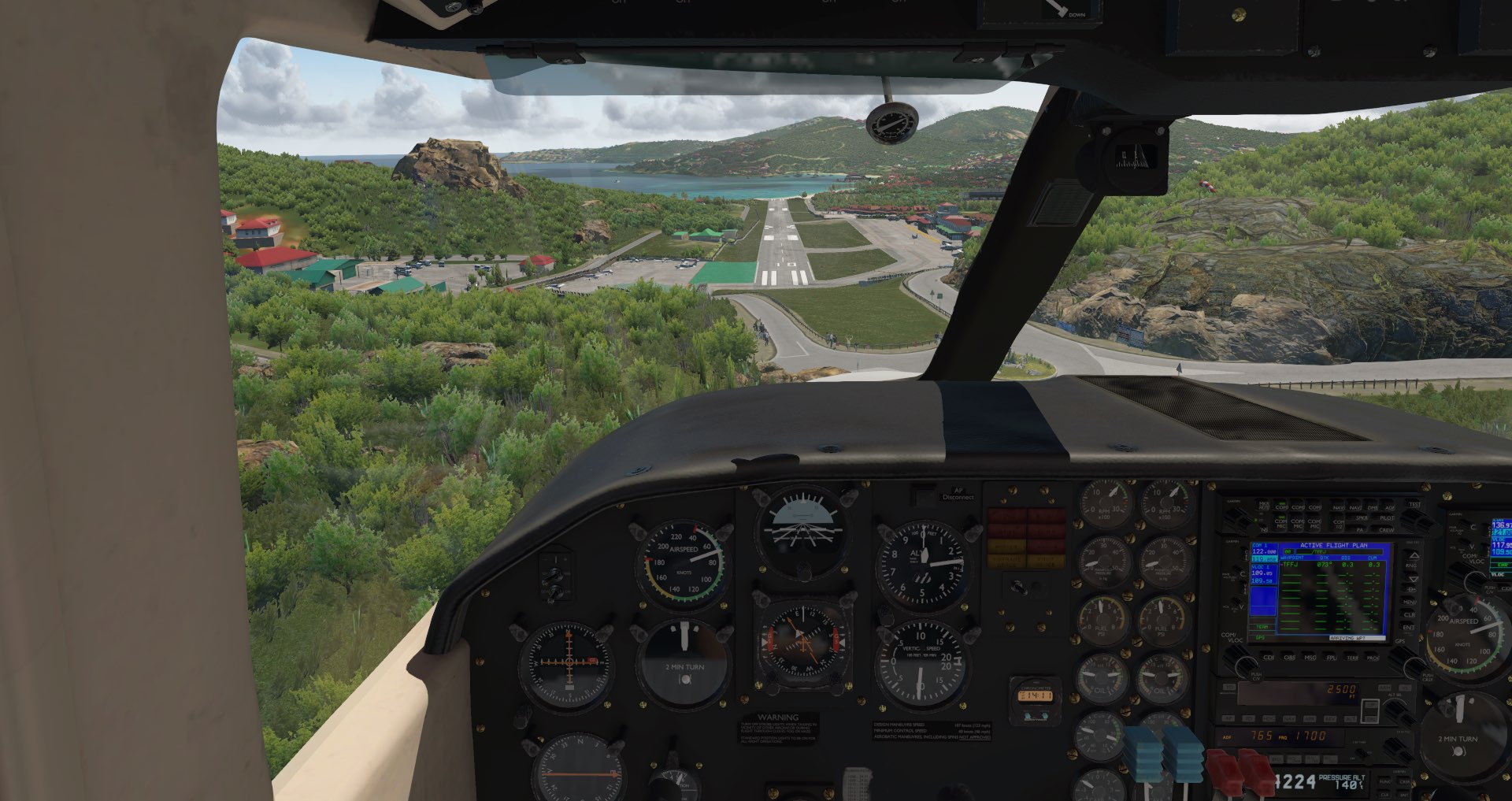Show the flight plan with the FPL button
This screenshot has height=801, width=1512.
[x=1332, y=657]
